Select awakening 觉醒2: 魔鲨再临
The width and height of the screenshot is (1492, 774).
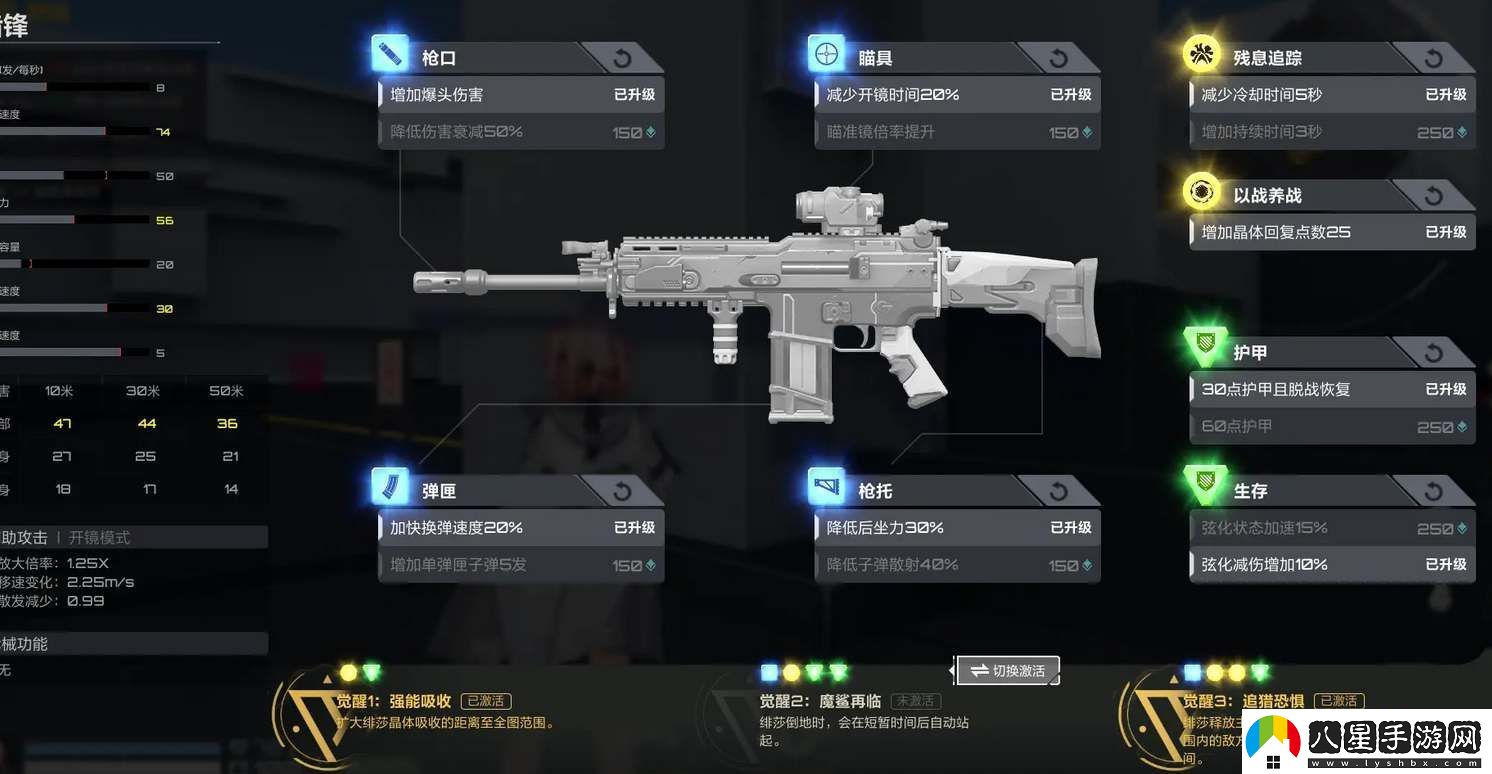820,702
